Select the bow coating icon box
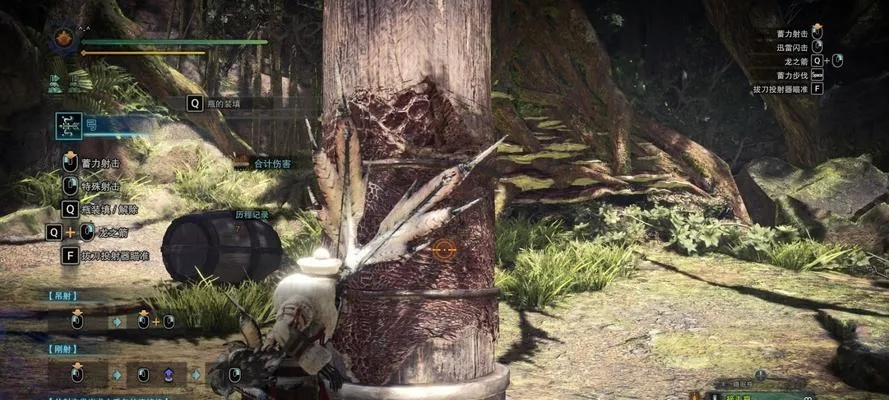This screenshot has height=400, width=889. (x=70, y=126)
